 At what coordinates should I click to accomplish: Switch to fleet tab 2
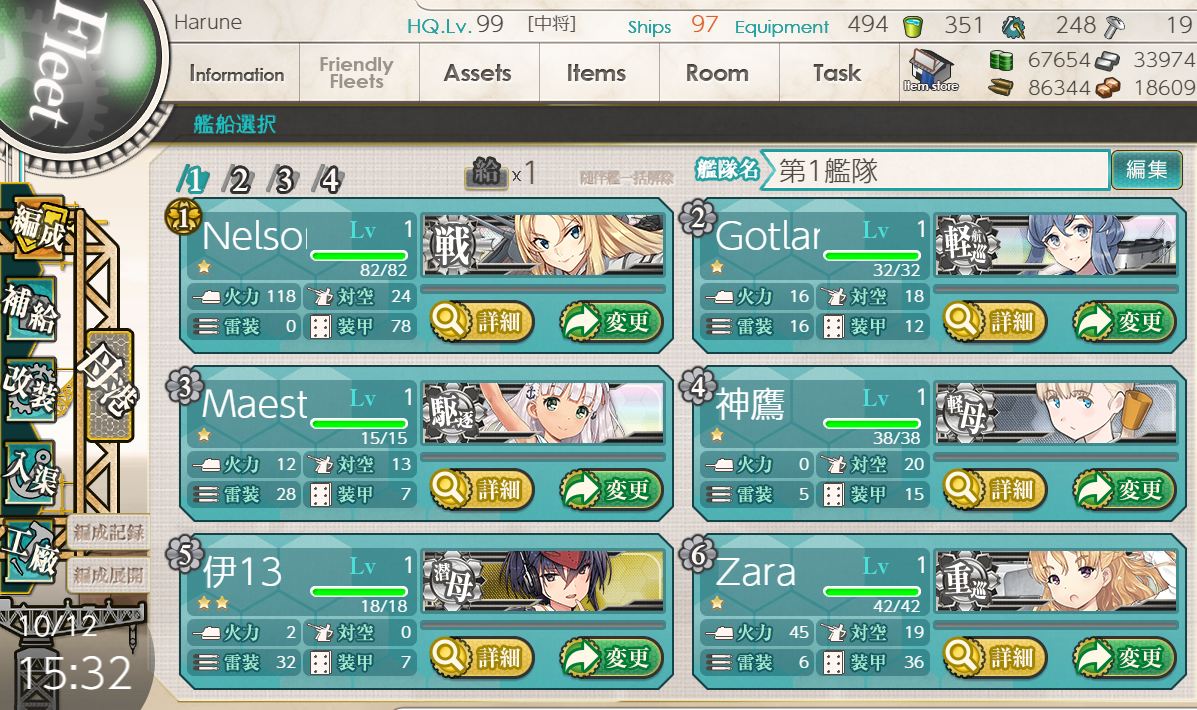(239, 180)
